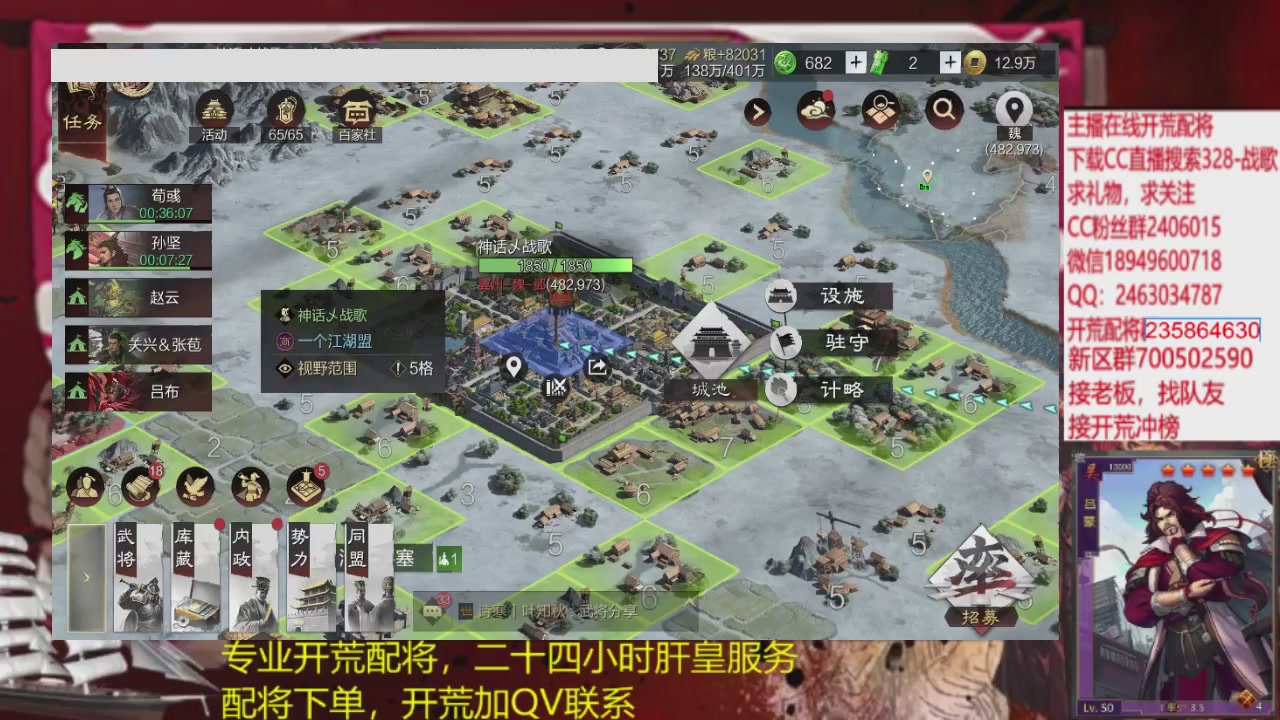
Task: Click the cloud event icon with red dot
Action: (x=815, y=110)
